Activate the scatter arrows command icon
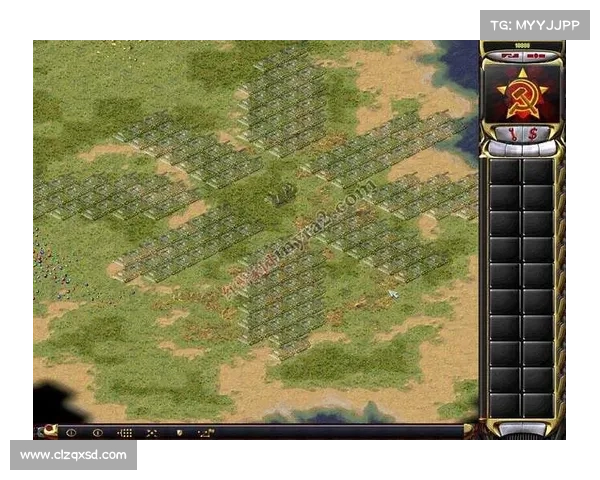Image resolution: width=600 pixels, height=480 pixels. (x=152, y=433)
